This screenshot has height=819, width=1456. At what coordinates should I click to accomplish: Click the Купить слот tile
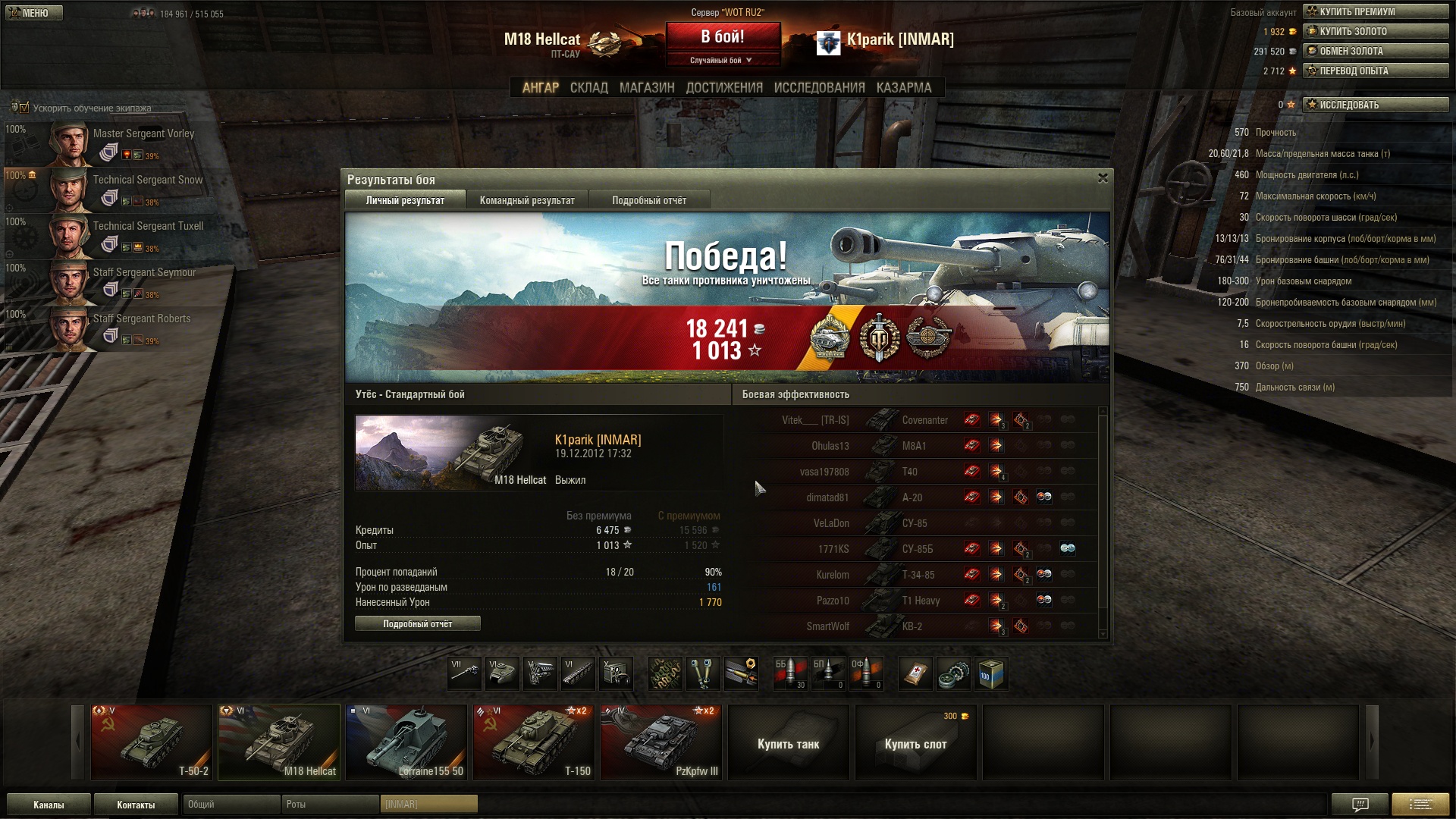[x=915, y=743]
